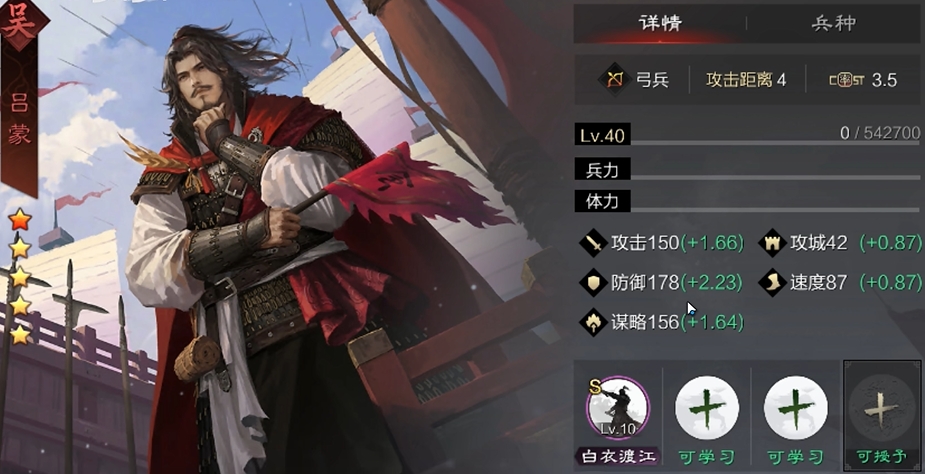Open the 白衣渡江 skill icon

pos(618,410)
